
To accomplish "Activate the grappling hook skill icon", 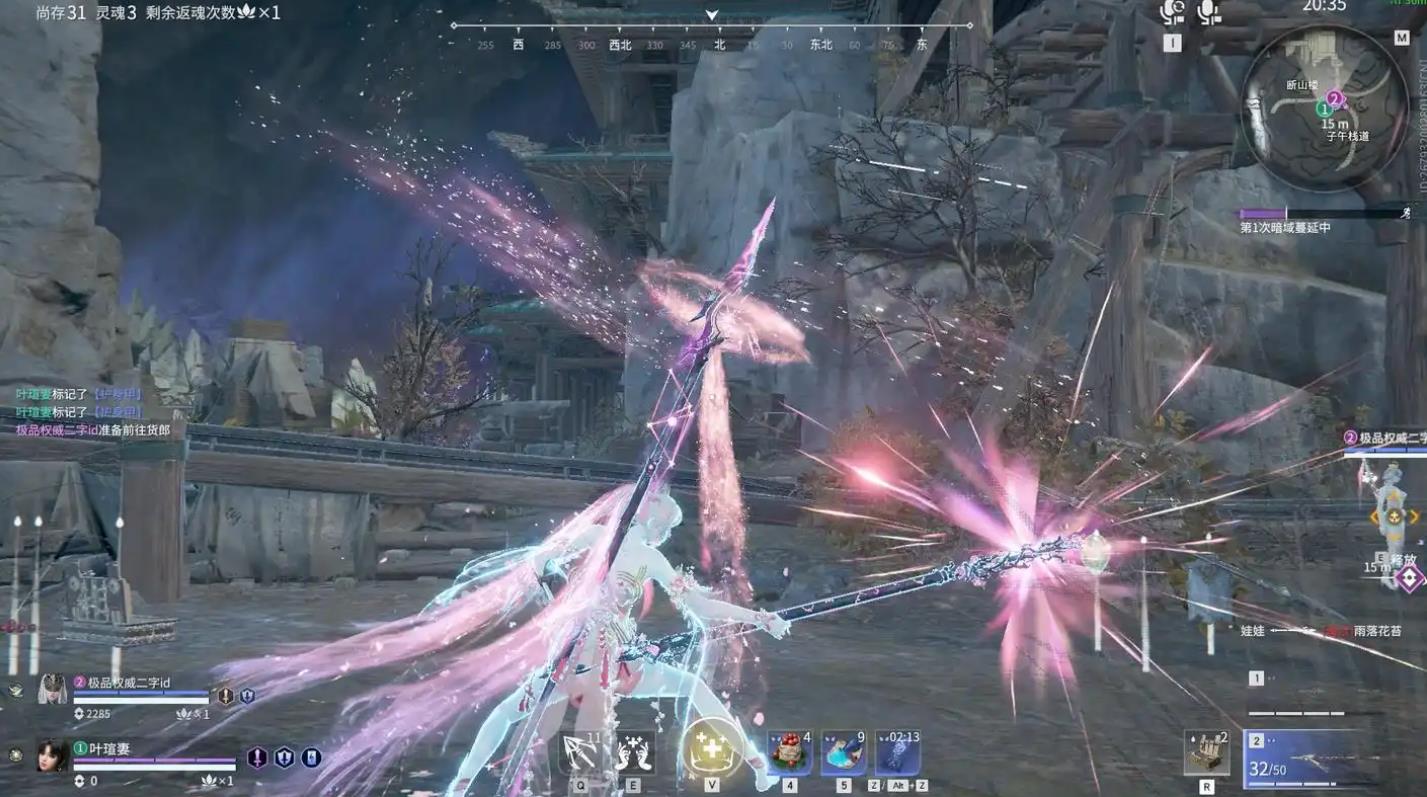I will click(580, 753).
